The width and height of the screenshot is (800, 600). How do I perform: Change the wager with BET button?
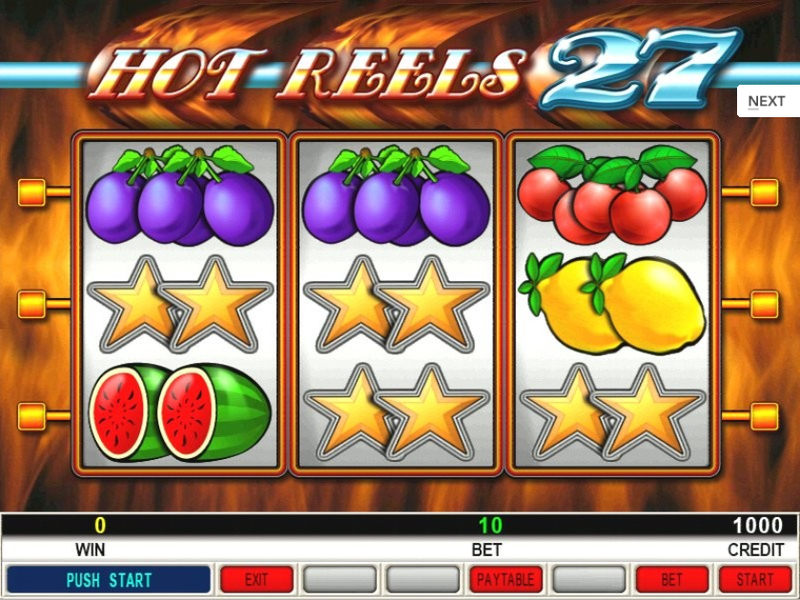672,579
